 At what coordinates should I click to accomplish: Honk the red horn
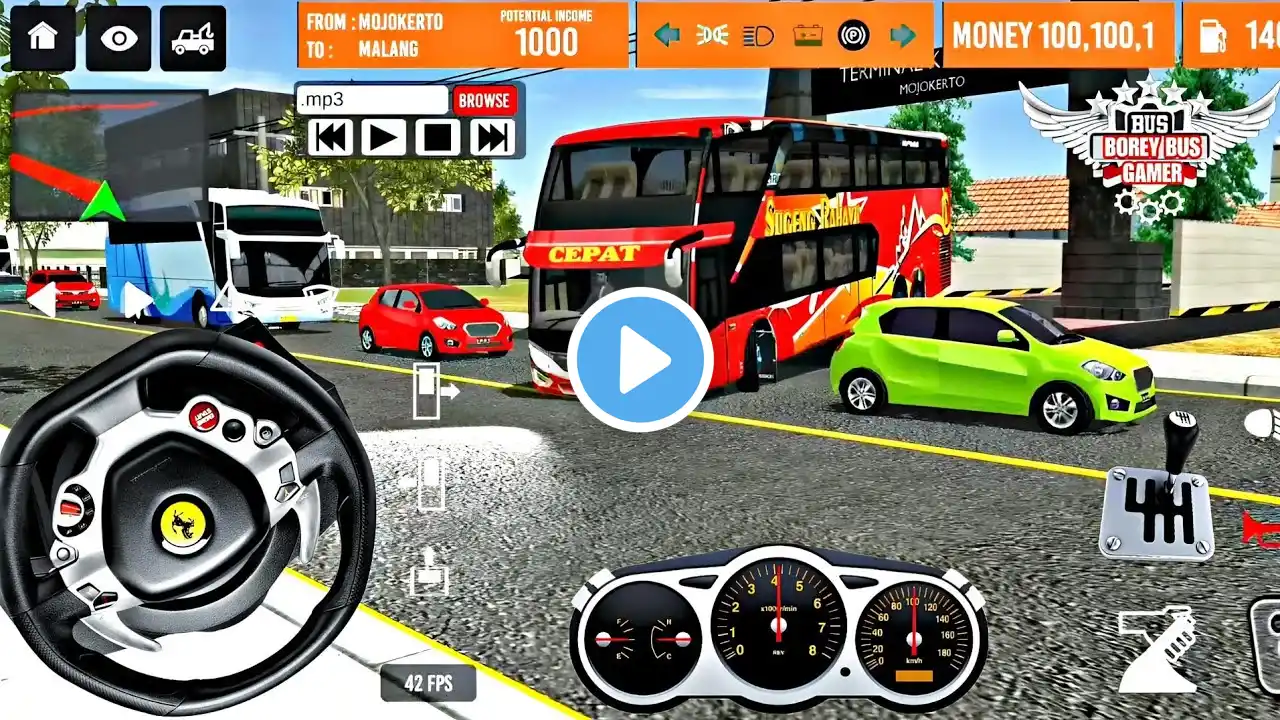[1260, 527]
